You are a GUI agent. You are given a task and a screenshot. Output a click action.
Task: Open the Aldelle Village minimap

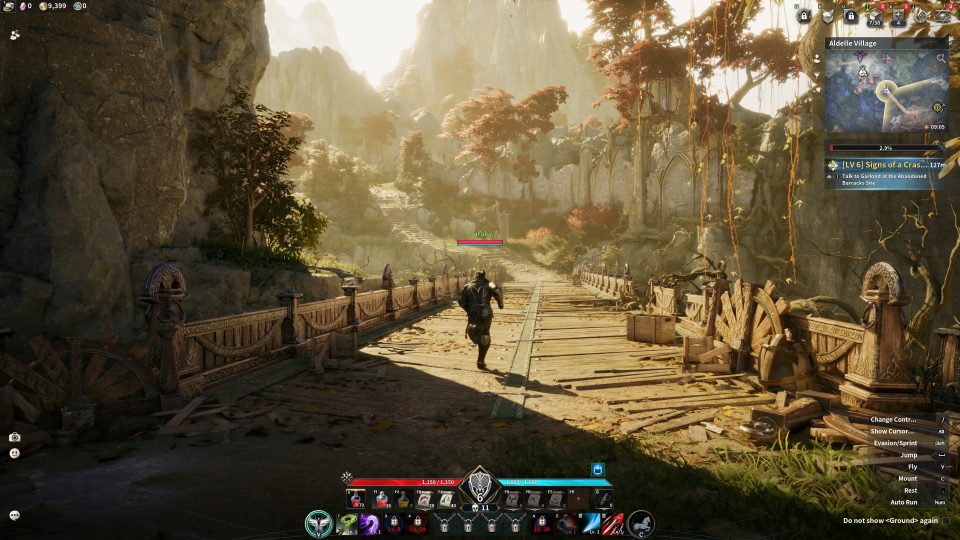click(885, 93)
